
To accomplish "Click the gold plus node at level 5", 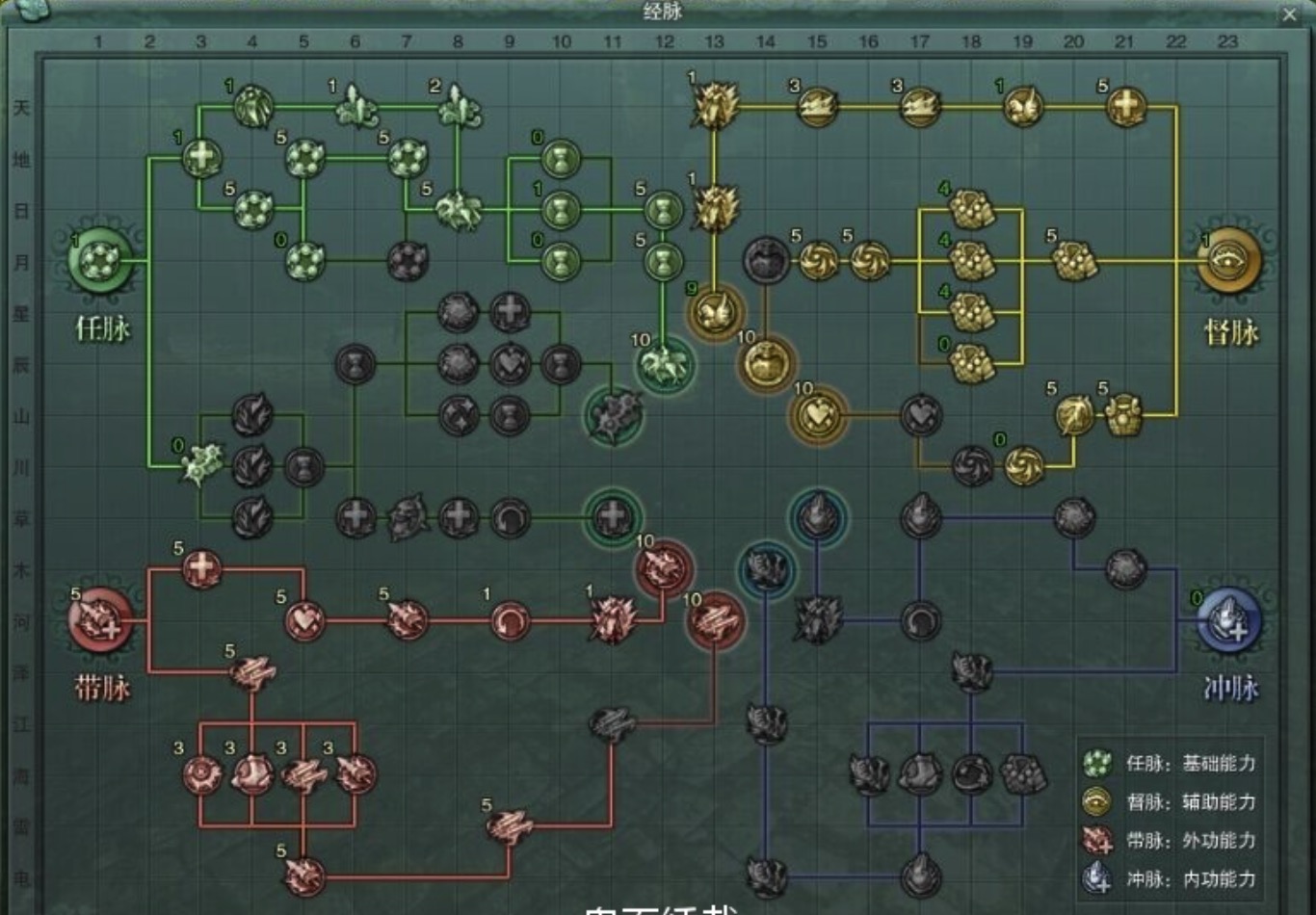I will coord(1125,106).
